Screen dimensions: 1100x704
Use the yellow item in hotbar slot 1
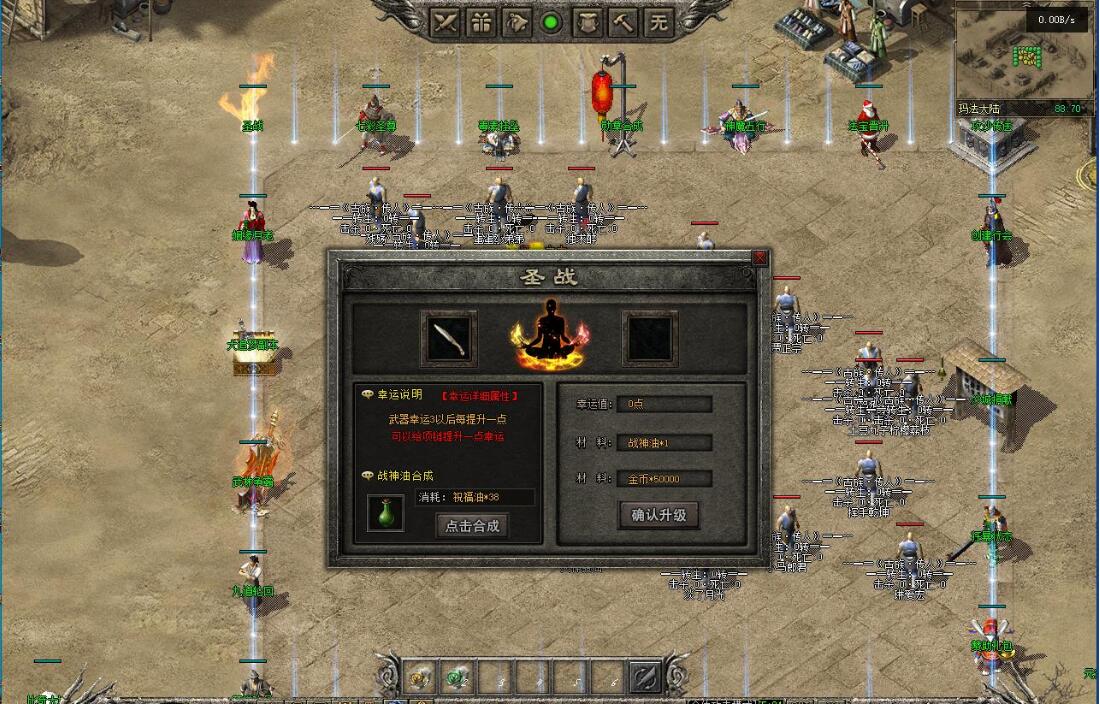(x=420, y=677)
